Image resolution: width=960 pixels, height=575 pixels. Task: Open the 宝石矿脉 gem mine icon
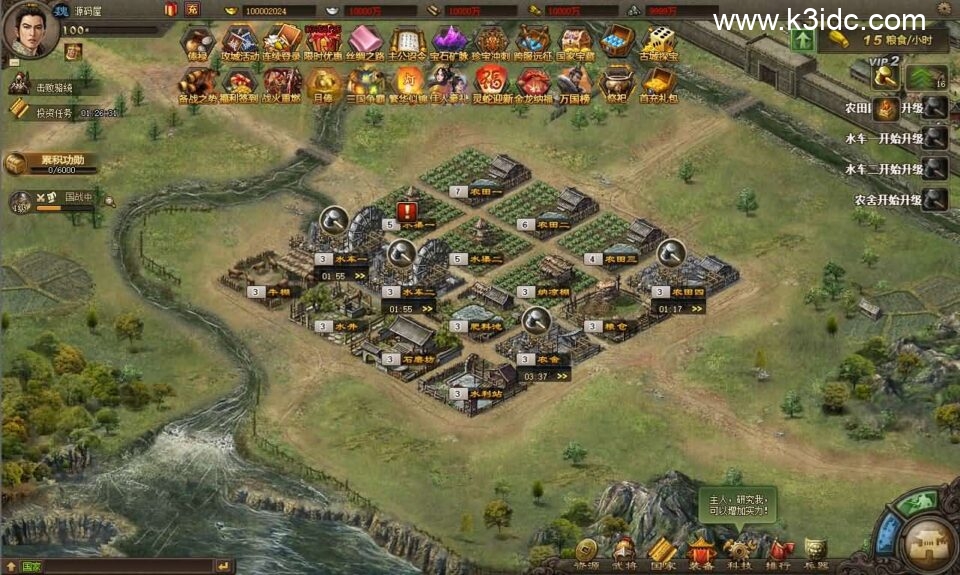click(449, 44)
